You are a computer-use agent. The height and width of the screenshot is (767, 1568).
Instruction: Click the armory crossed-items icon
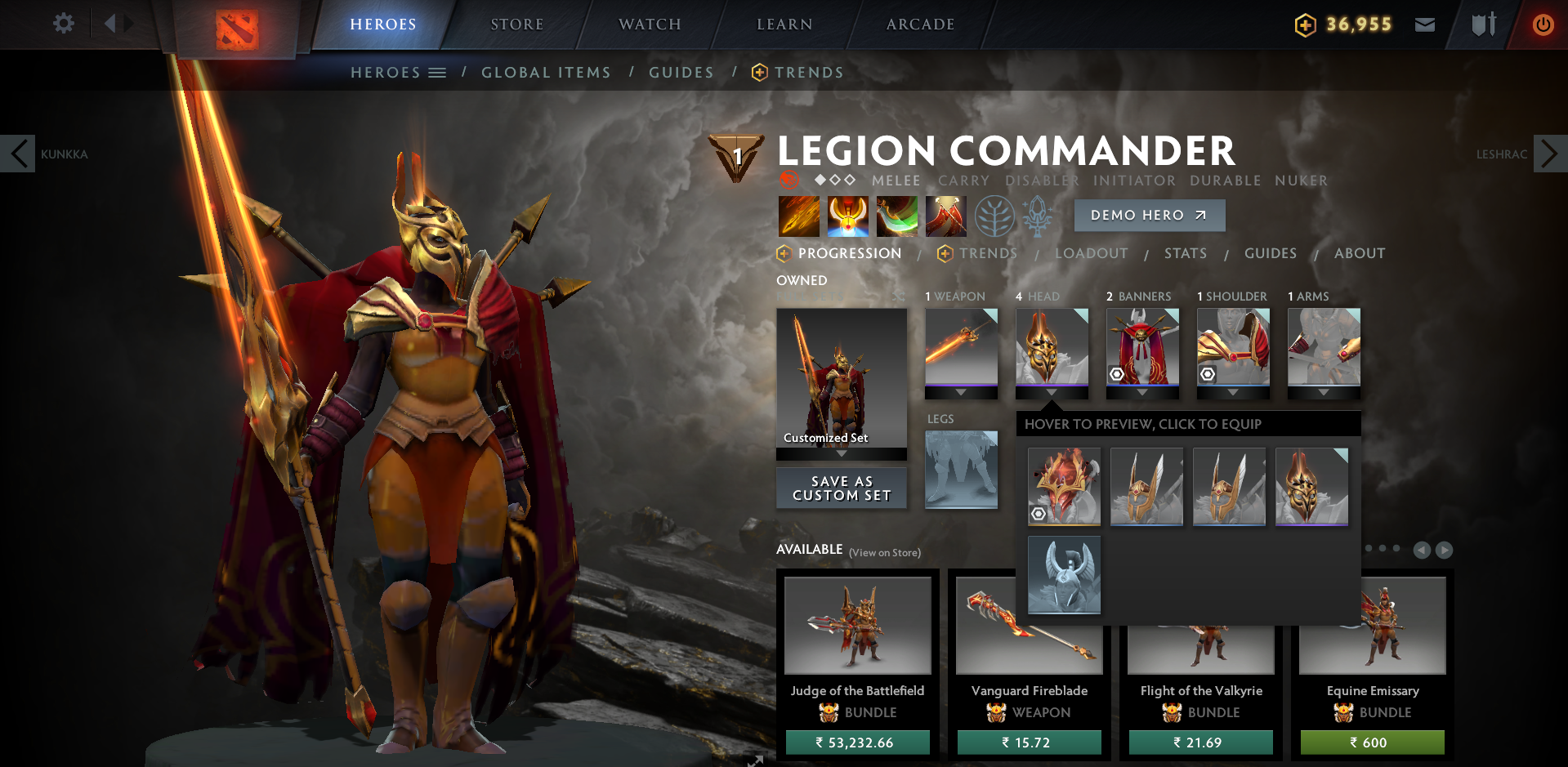point(1483,24)
